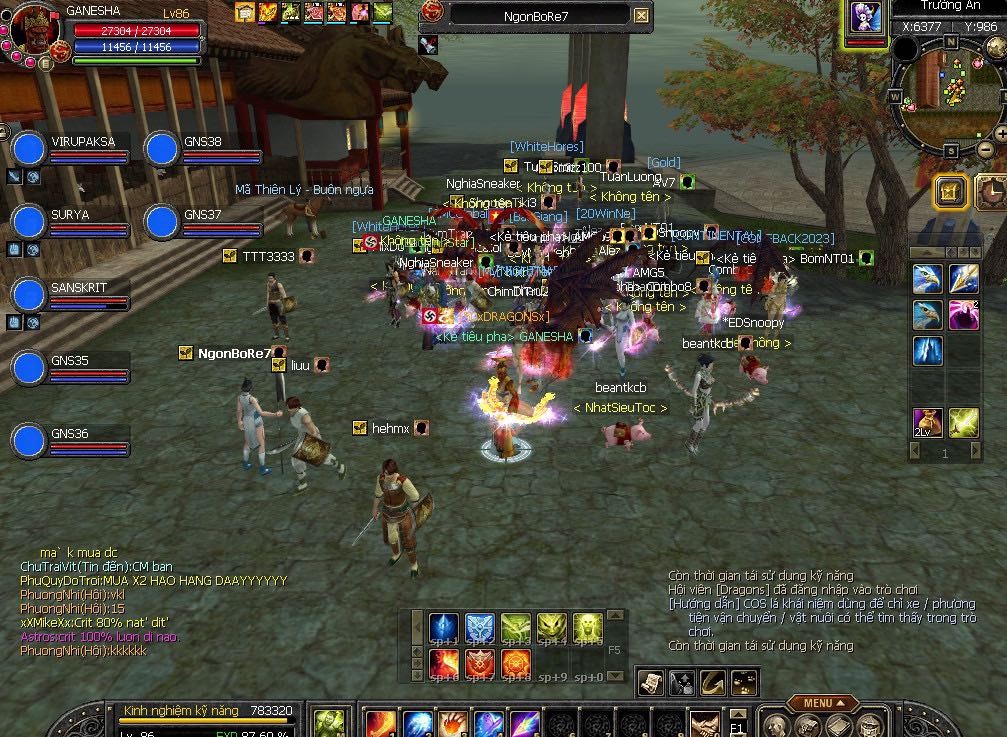
Task: Select party member VIRUPAKSA
Action: tap(29, 148)
